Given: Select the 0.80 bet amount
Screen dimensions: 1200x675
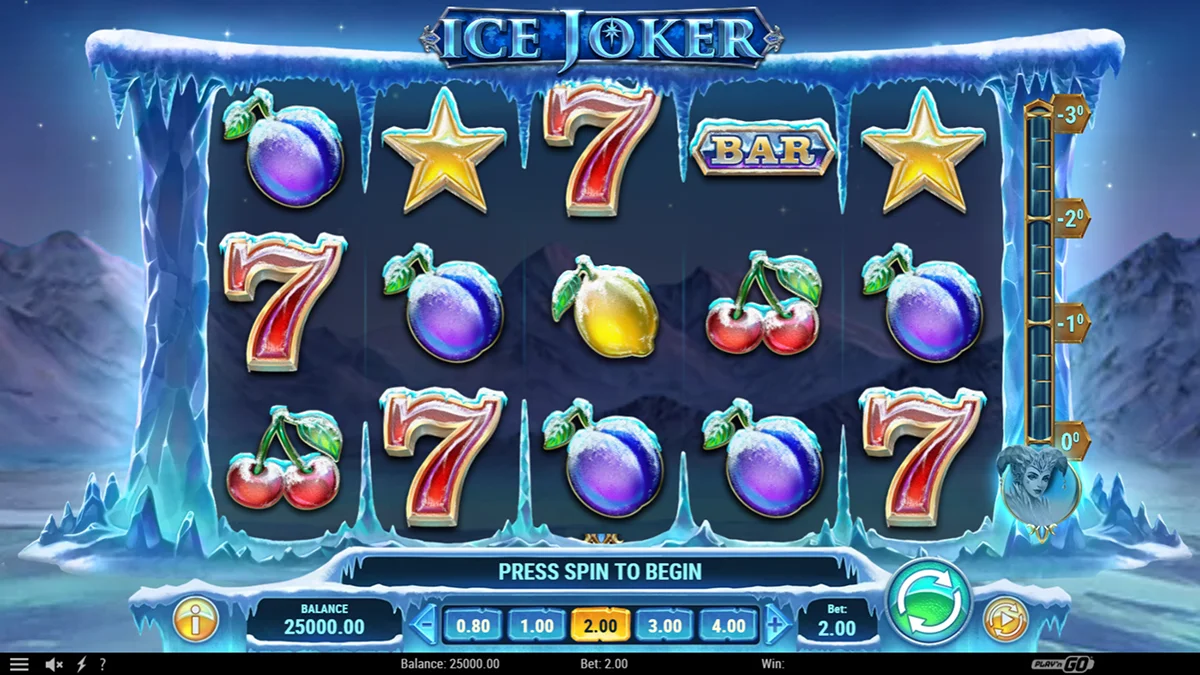Looking at the screenshot, I should tap(473, 626).
